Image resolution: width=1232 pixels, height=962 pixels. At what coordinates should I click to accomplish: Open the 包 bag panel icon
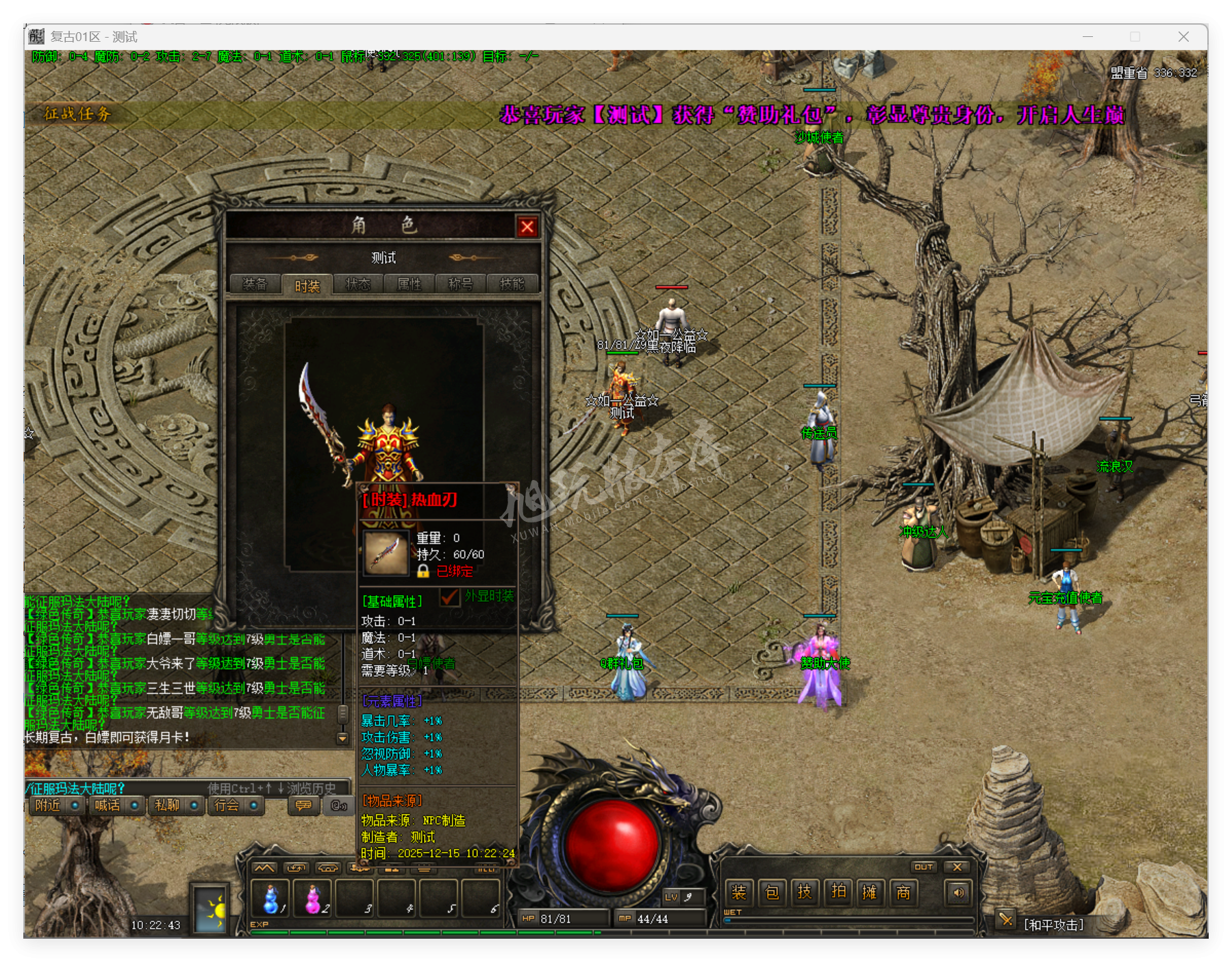[774, 893]
